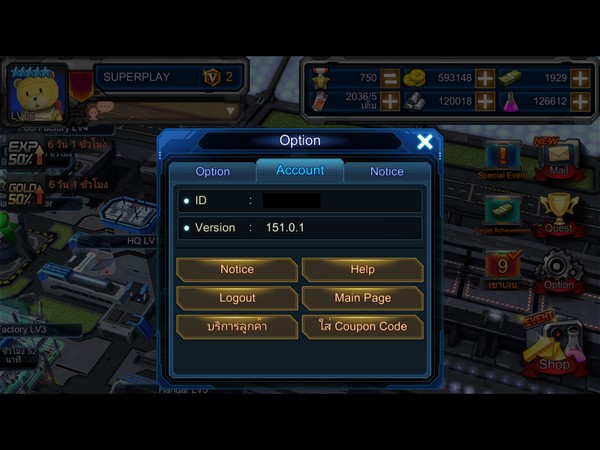Open the Notice tab at the dialog top

pos(387,172)
